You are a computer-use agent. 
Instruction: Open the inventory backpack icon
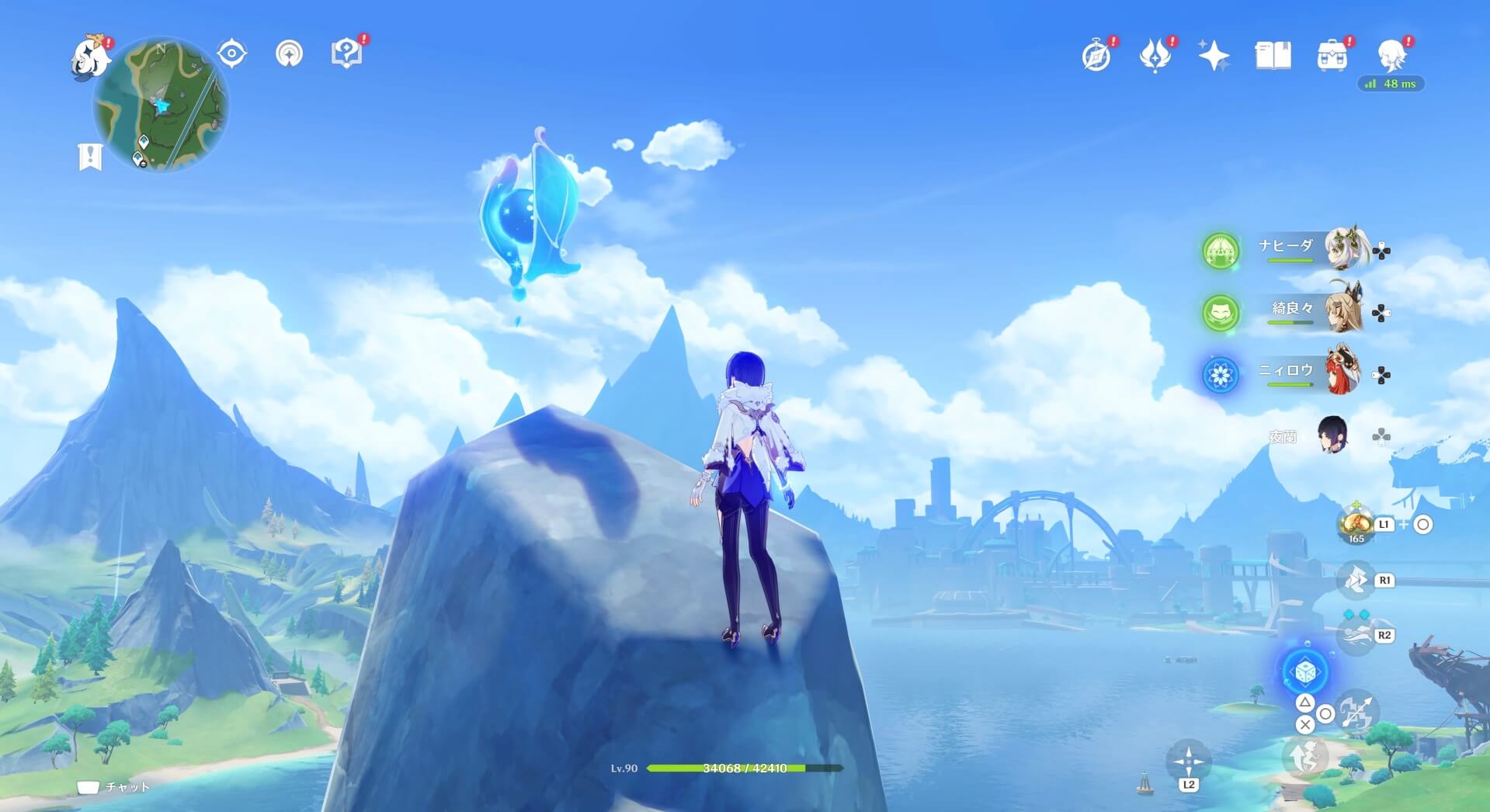point(1332,56)
